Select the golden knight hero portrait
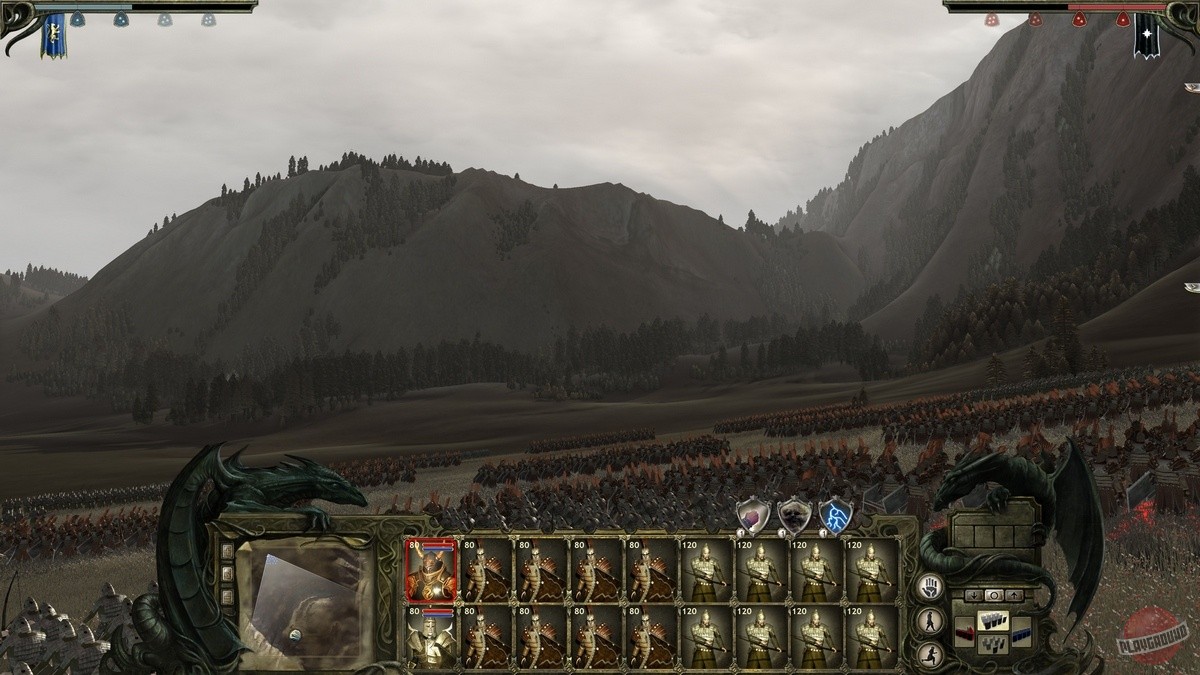 [432, 637]
